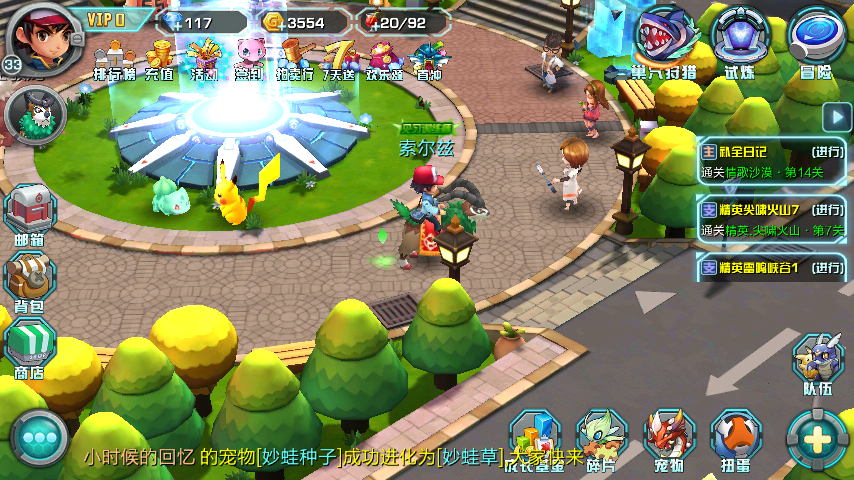This screenshot has width=854, height=480.
Task: Open the 扭蛋 gacha capsule menu
Action: pos(736,439)
